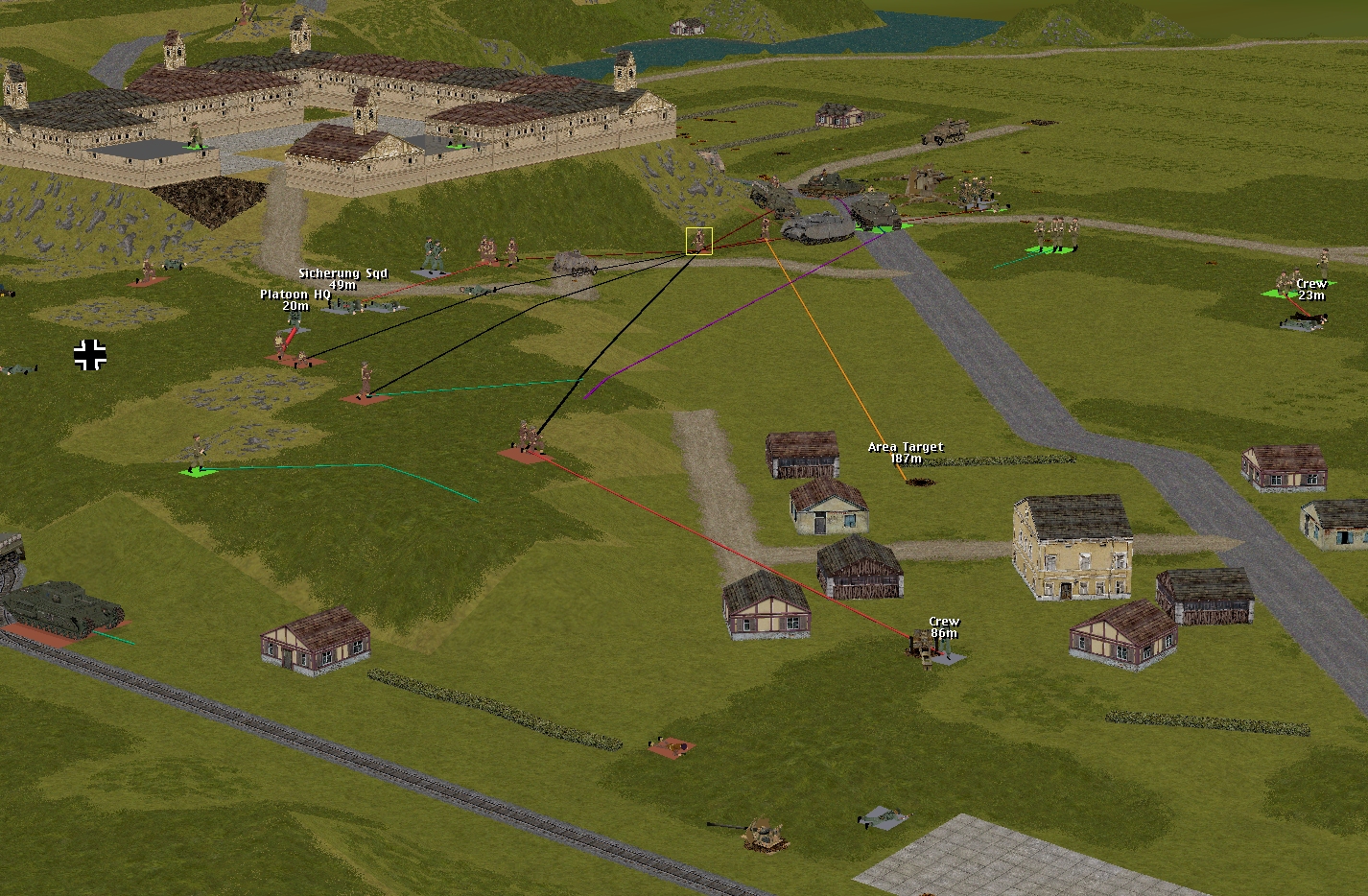The width and height of the screenshot is (1368, 896).
Task: Select the unit inside the yellow selection box
Action: click(699, 241)
